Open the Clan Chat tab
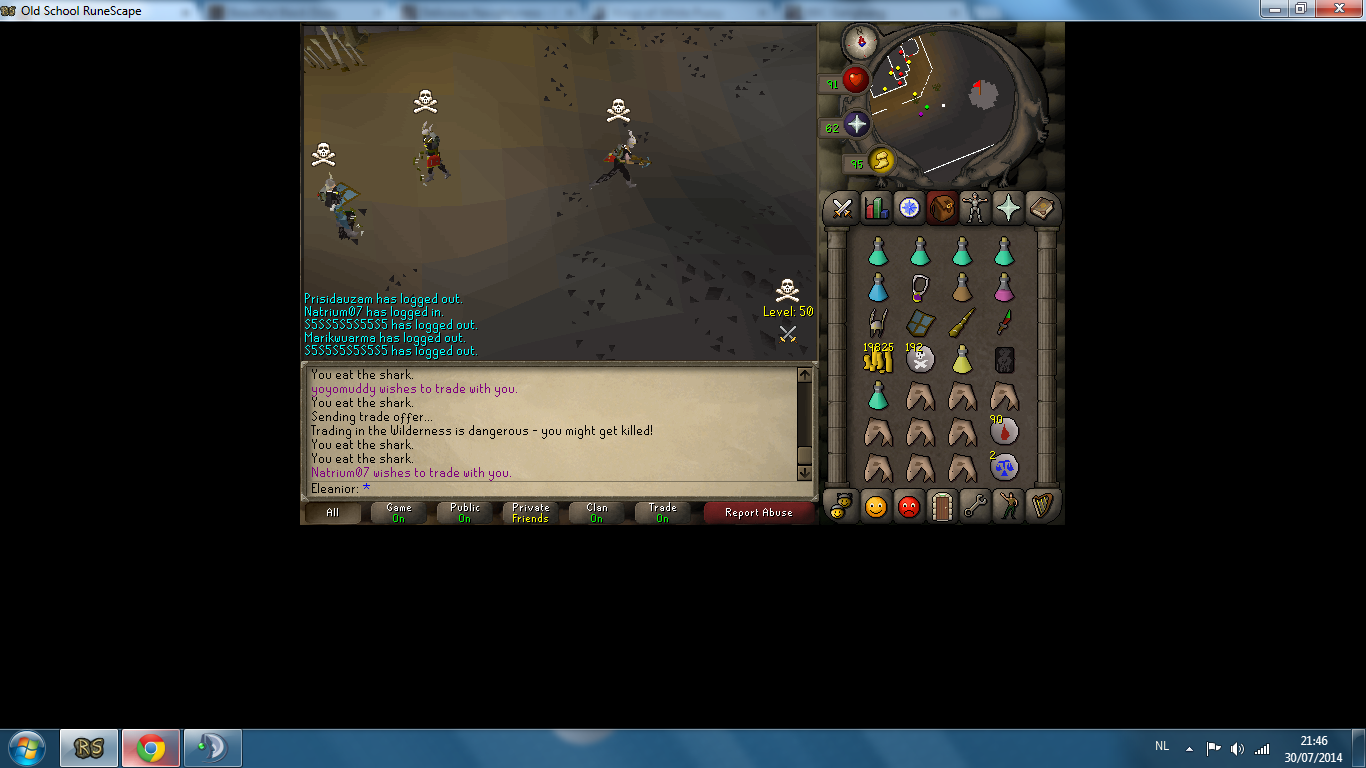The image size is (1366, 768). (x=840, y=506)
